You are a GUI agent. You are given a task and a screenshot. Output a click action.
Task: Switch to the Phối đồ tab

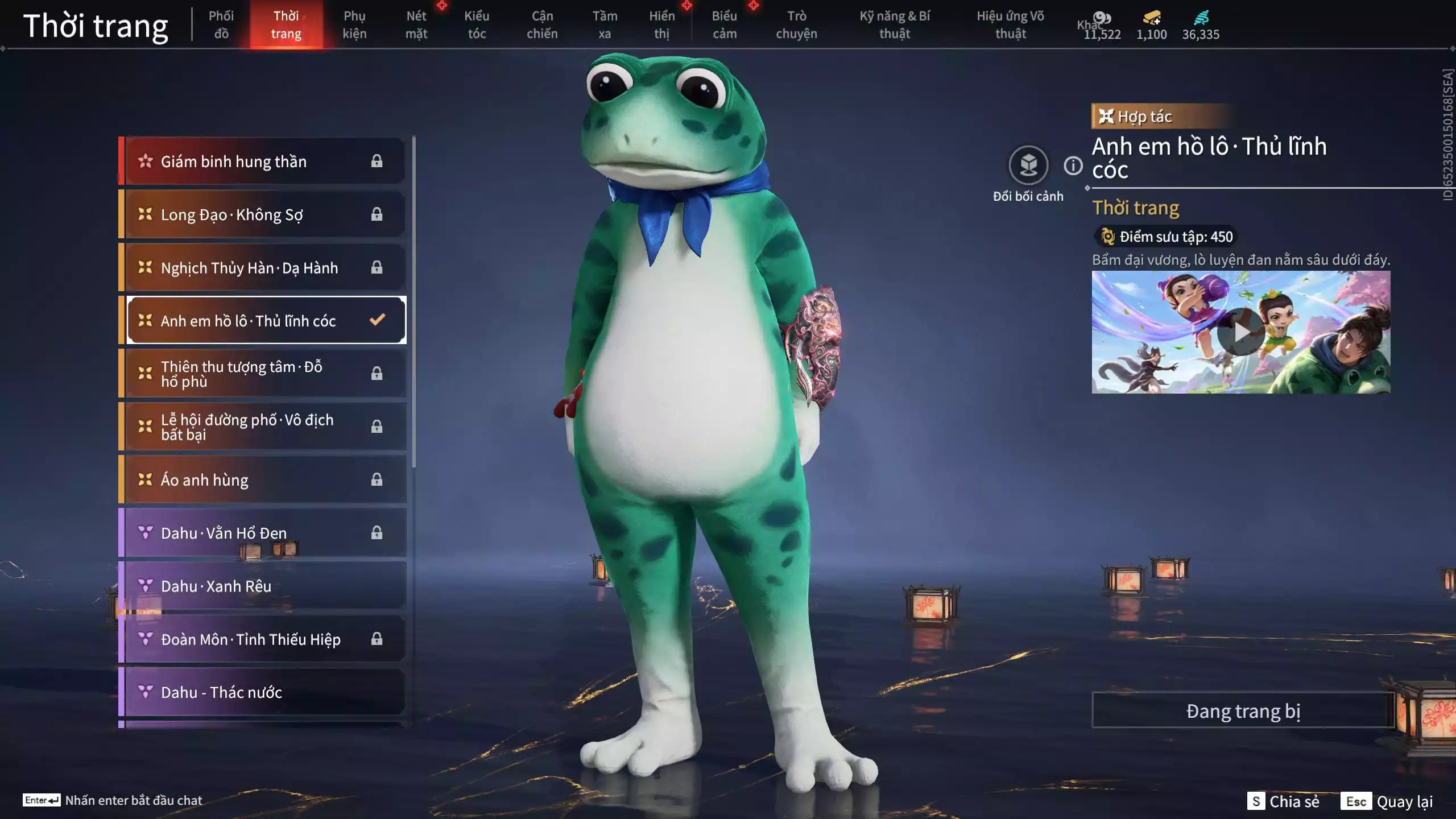tap(221, 25)
